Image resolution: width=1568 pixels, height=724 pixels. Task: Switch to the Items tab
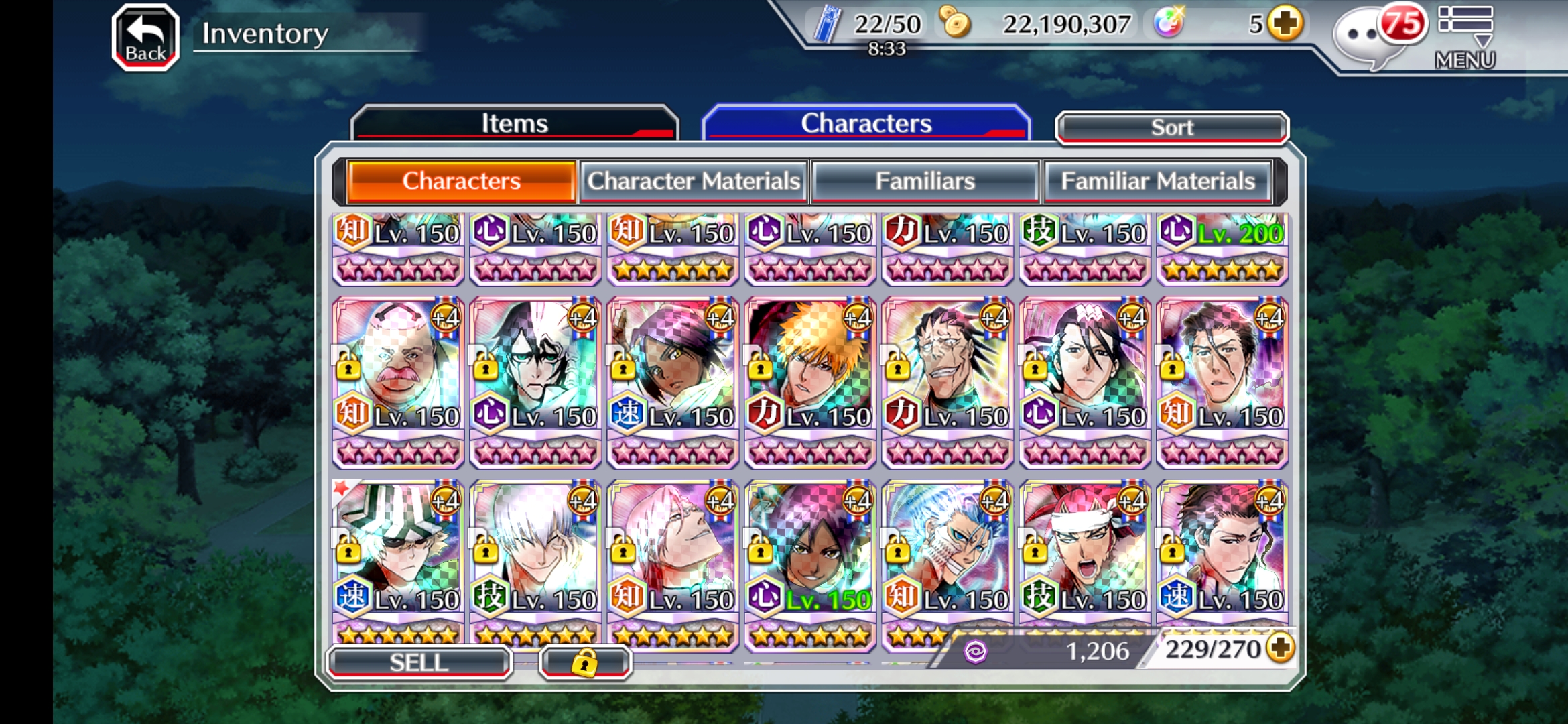(x=515, y=123)
